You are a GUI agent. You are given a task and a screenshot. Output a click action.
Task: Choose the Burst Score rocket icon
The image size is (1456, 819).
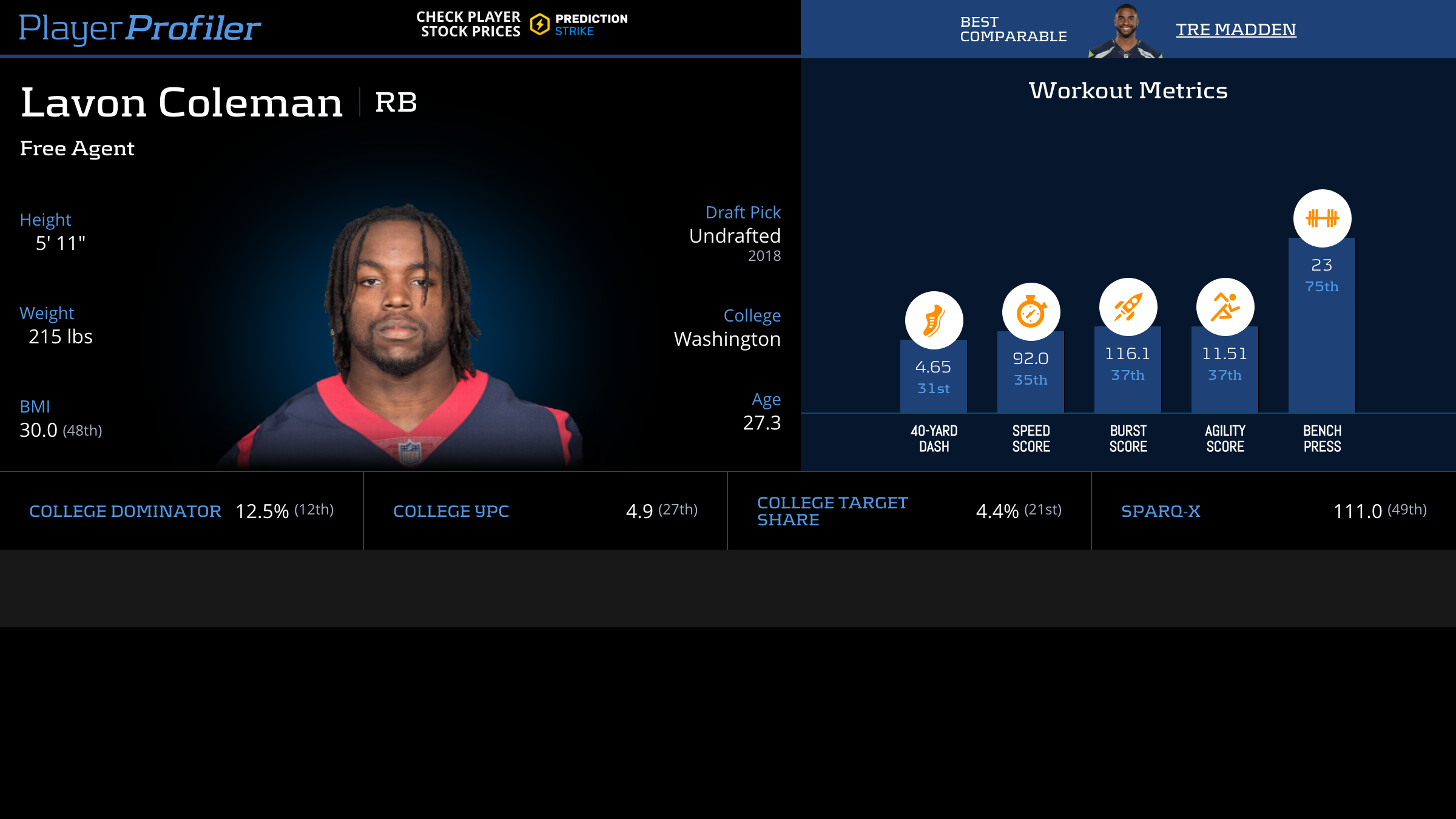click(x=1128, y=307)
